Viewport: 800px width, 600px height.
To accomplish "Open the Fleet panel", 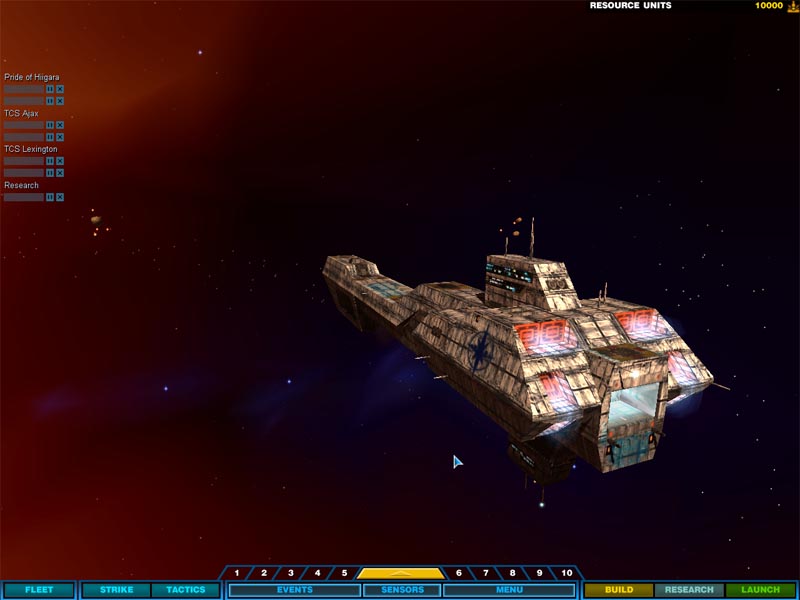I will click(39, 590).
